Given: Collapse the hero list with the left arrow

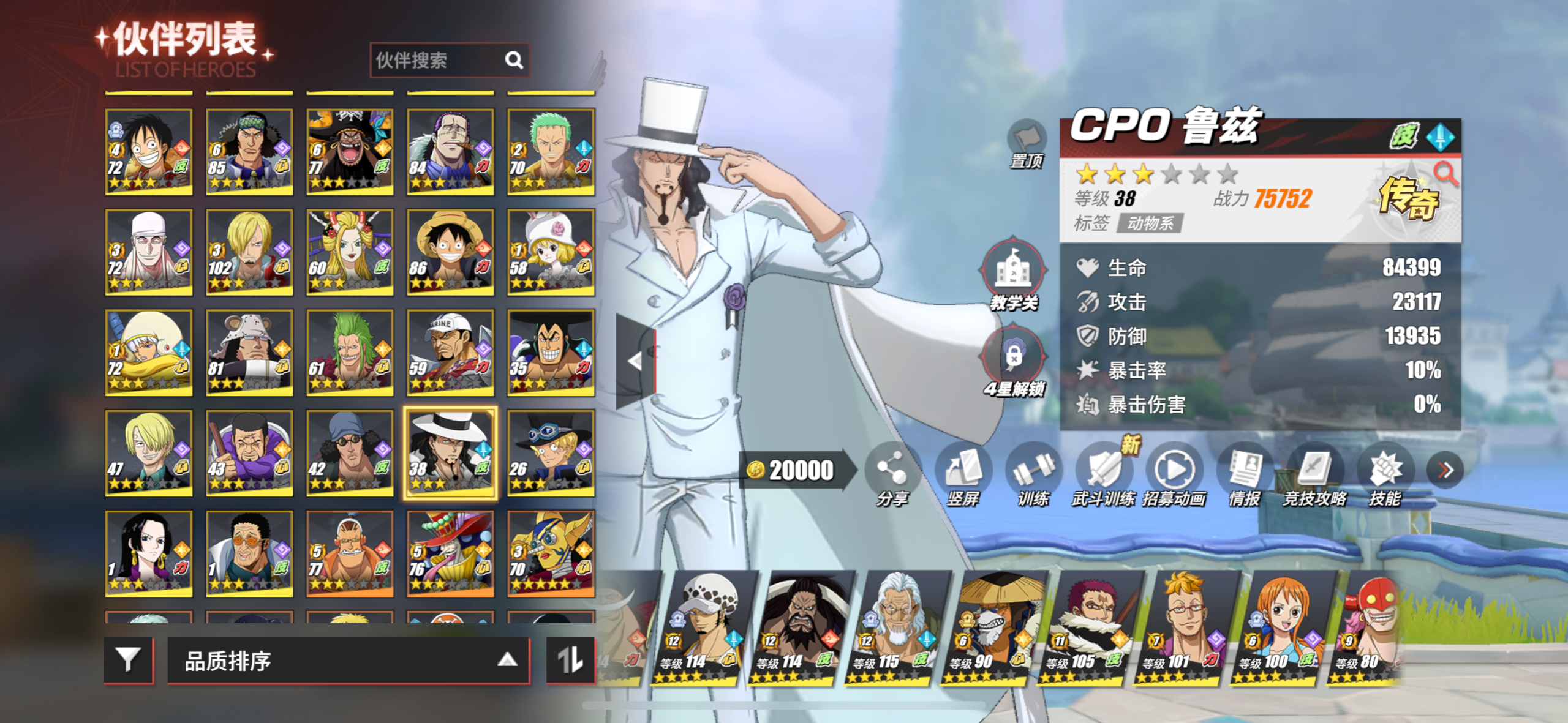Looking at the screenshot, I should (x=635, y=361).
